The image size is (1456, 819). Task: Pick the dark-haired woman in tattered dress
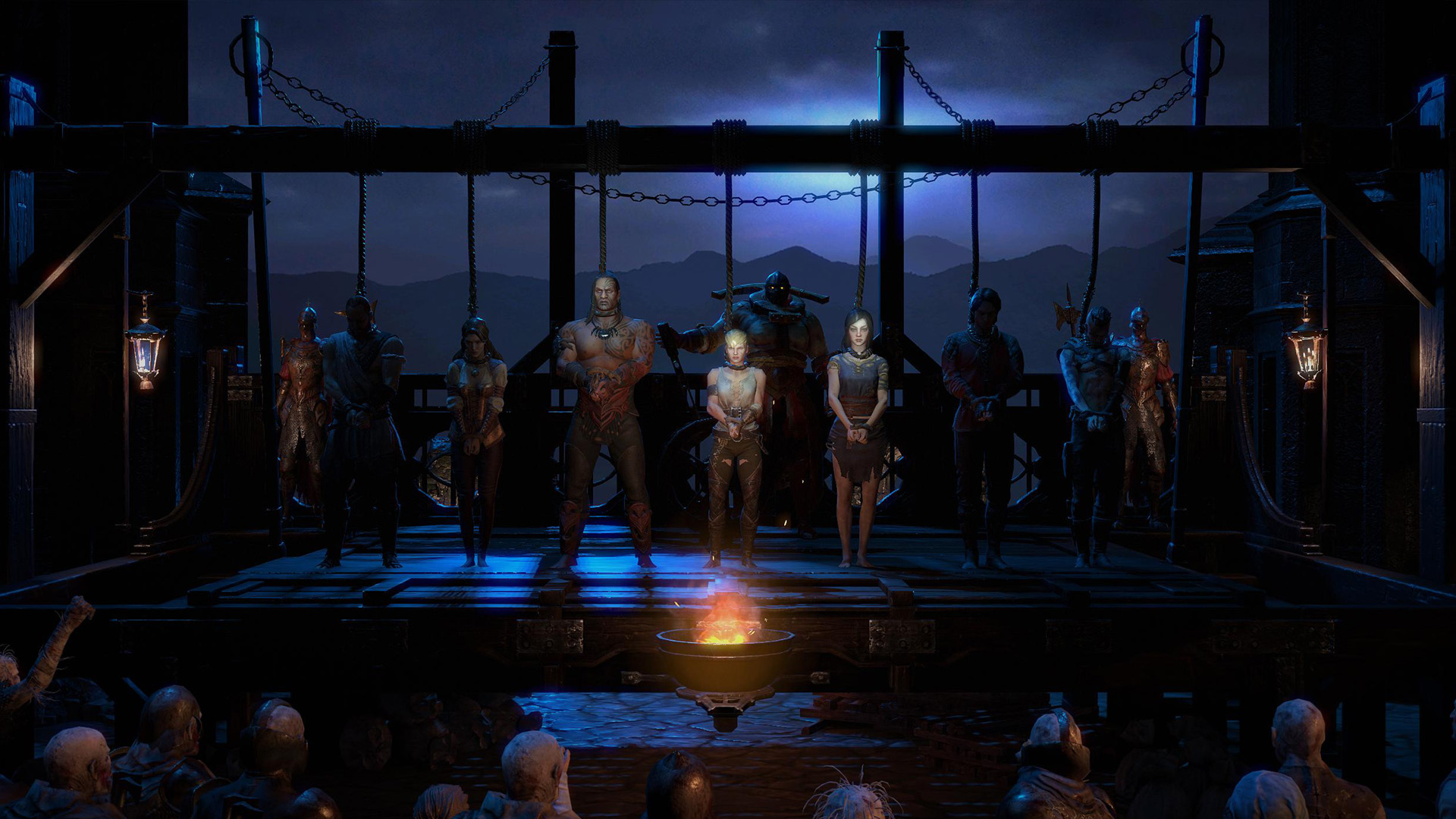pyautogui.click(x=857, y=425)
